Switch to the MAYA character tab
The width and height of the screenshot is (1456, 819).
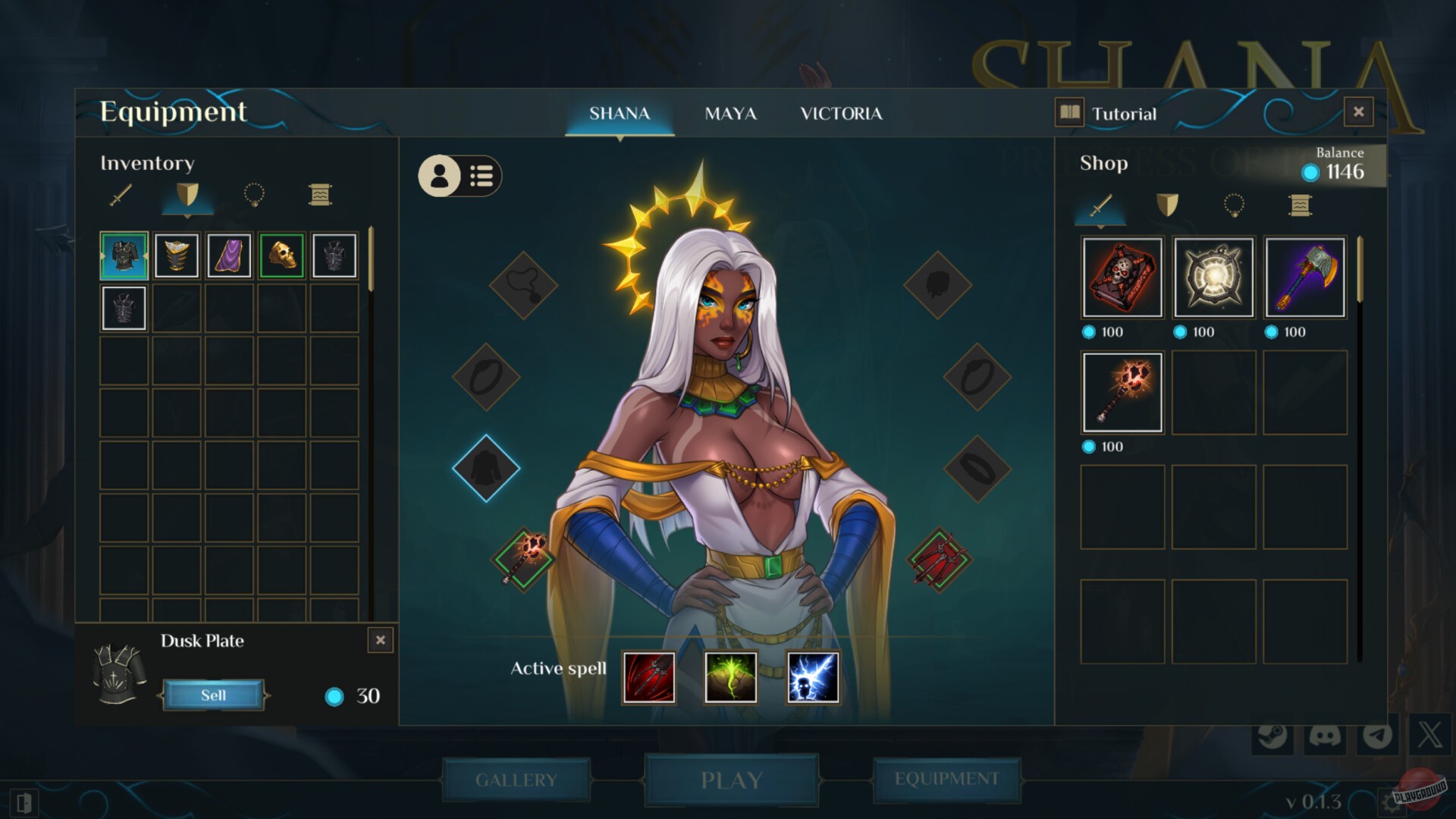(x=730, y=114)
